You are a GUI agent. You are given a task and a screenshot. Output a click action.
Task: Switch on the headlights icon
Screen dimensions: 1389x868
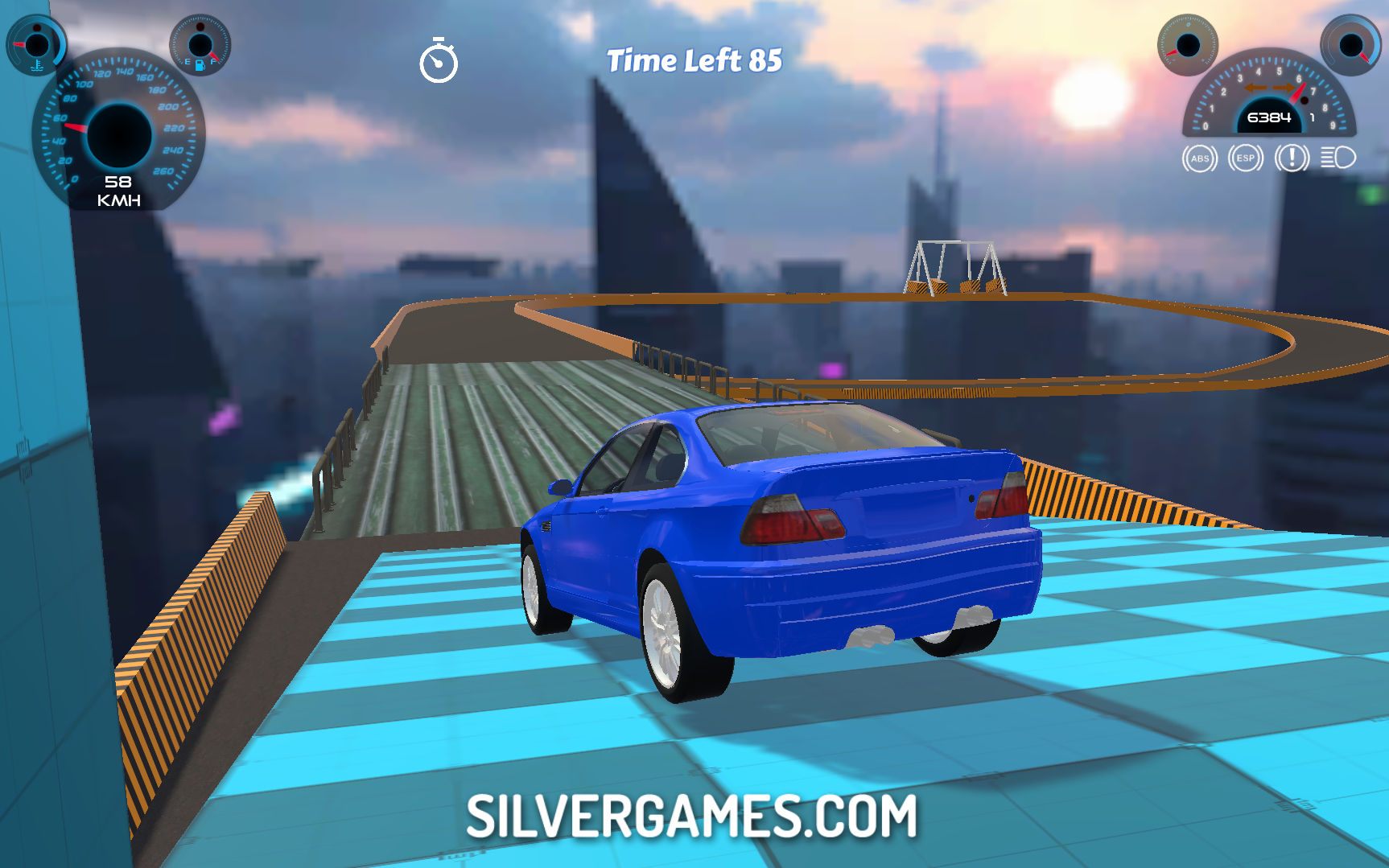1338,158
